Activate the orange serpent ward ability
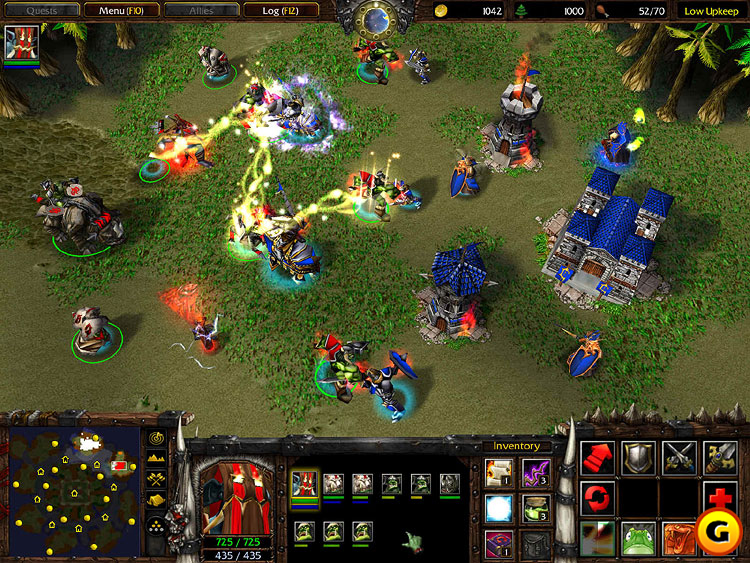Viewport: 750px width, 563px height. [x=679, y=537]
